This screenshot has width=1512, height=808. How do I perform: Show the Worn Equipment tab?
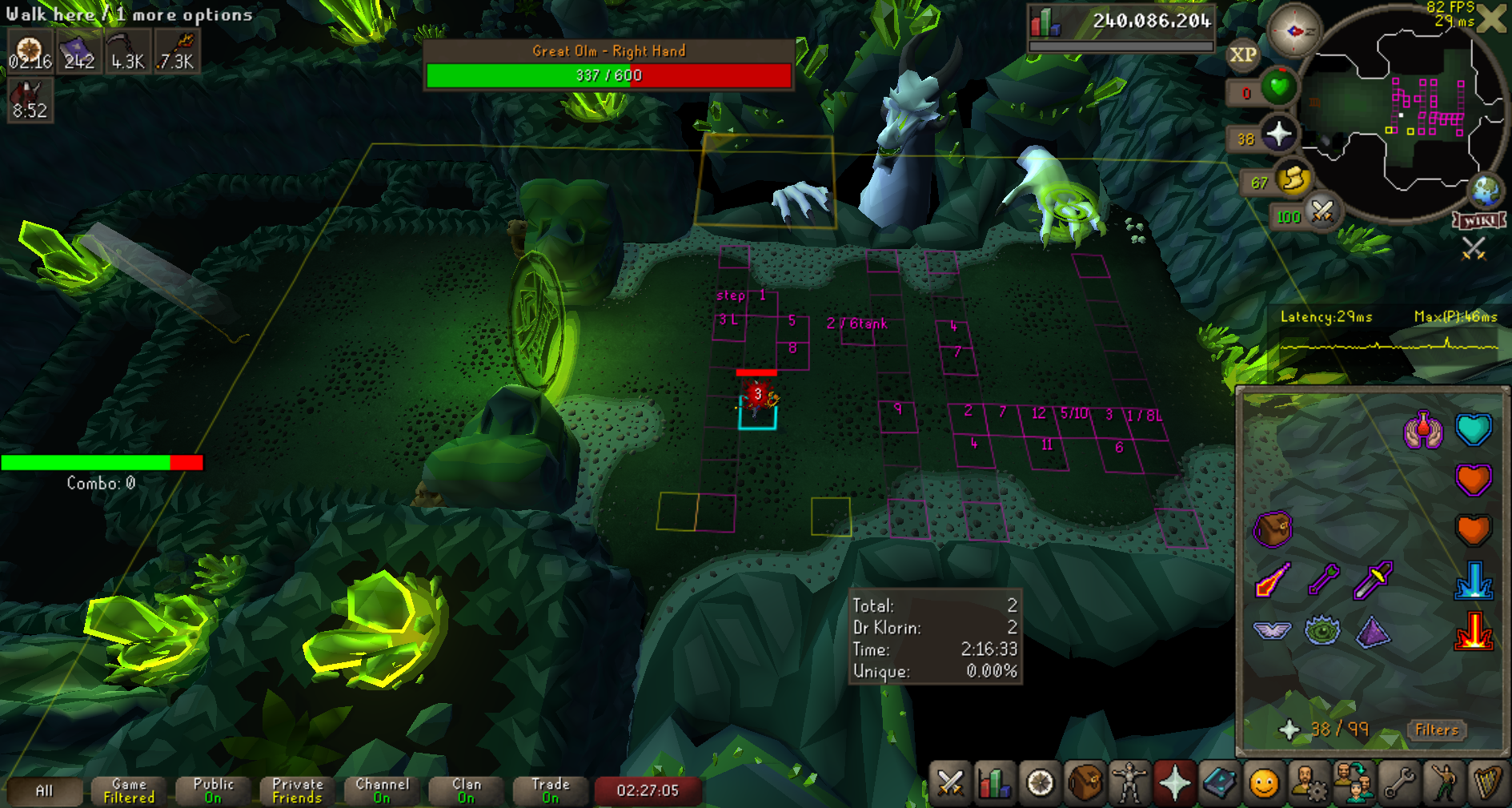(1129, 782)
